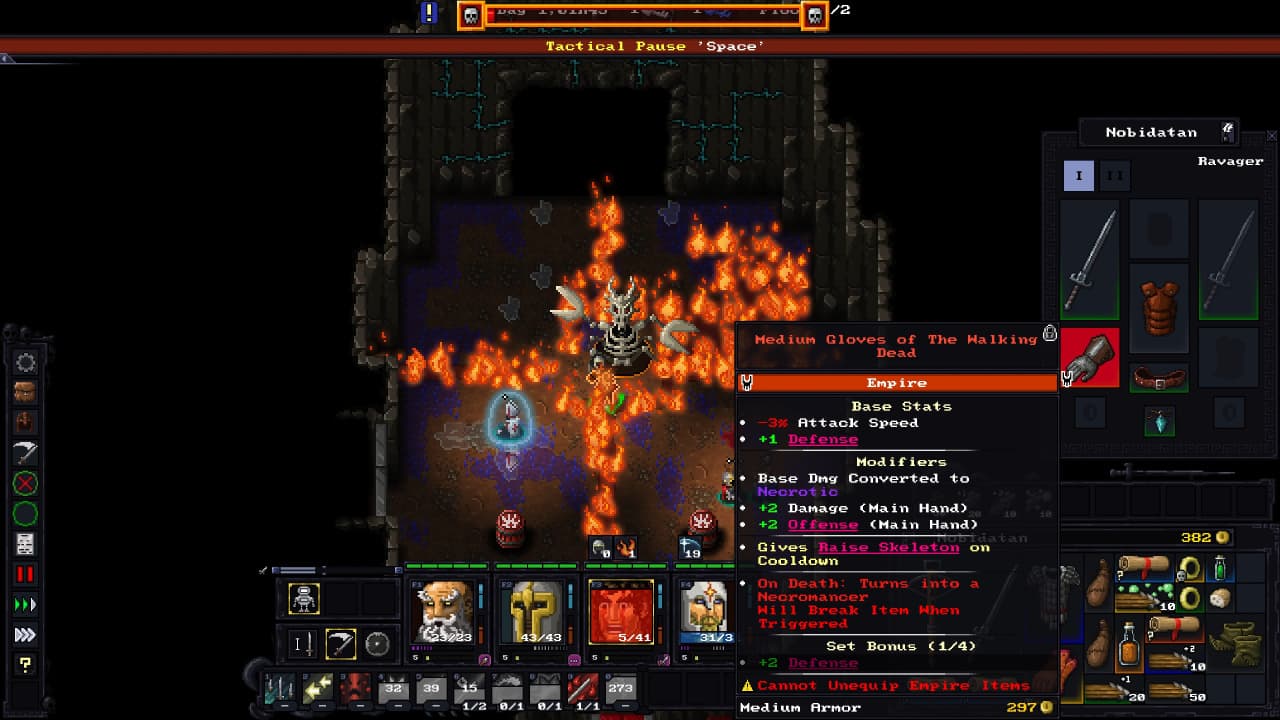Select the equipped red gloves slot
The width and height of the screenshot is (1280, 720).
tap(1090, 356)
